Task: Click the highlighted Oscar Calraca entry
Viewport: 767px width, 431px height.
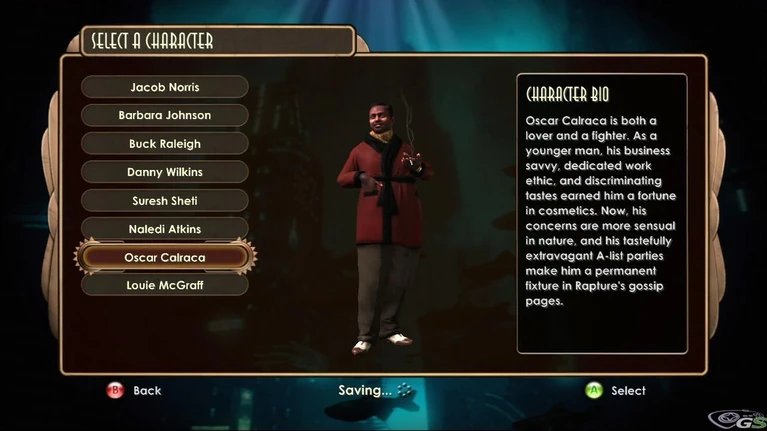Action: 165,257
